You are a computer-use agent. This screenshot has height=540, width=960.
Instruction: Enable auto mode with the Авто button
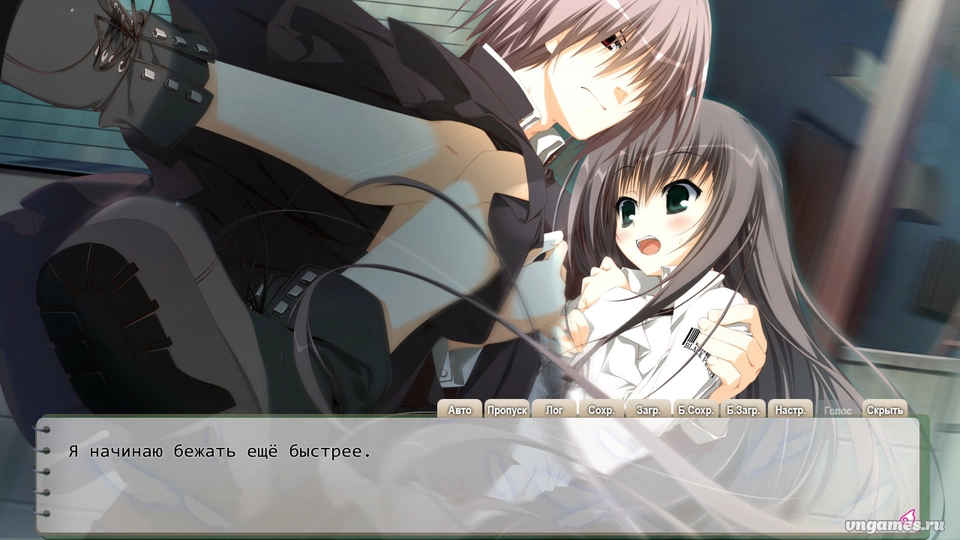[x=459, y=410]
